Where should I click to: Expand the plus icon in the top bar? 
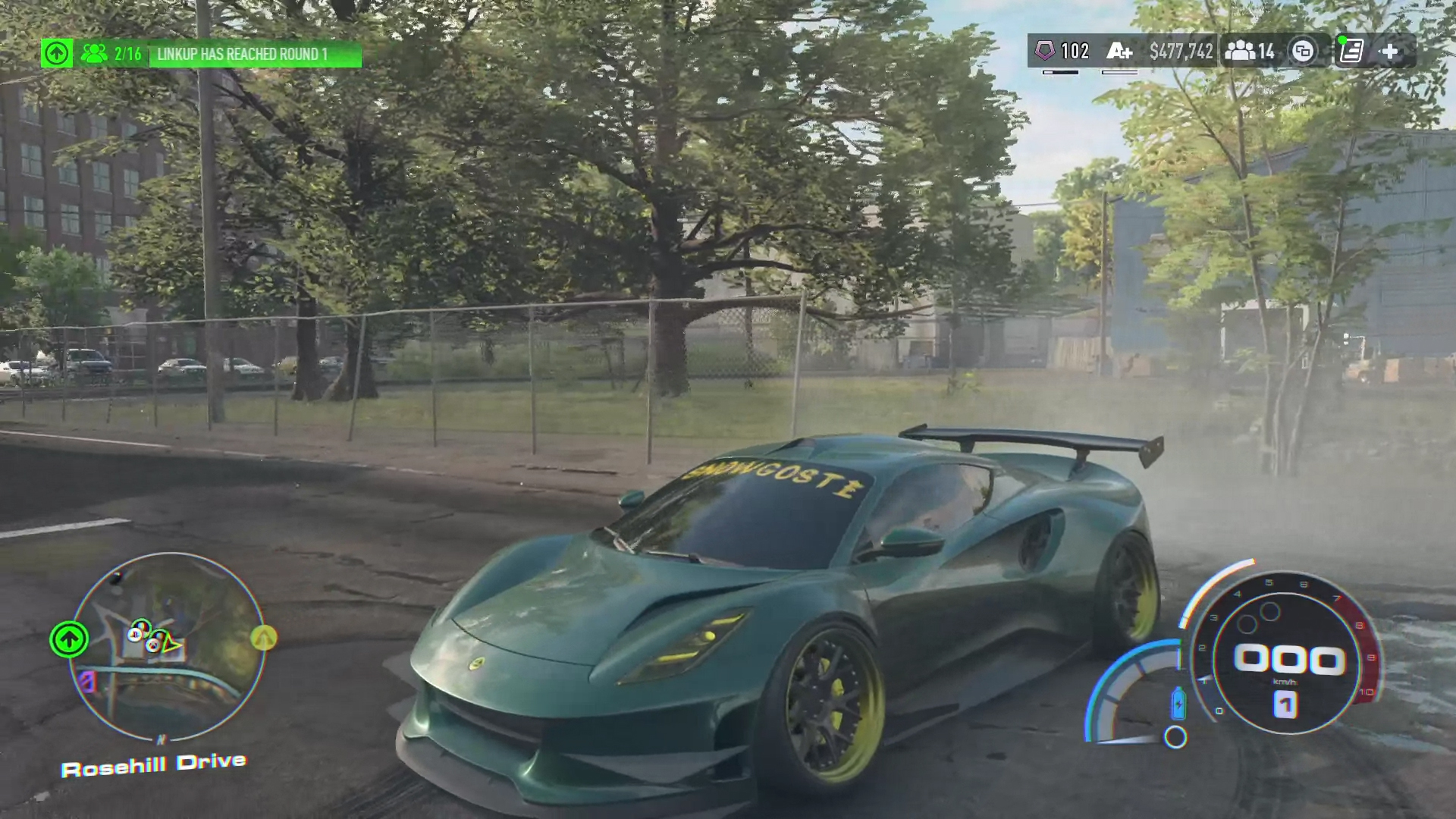pyautogui.click(x=1390, y=52)
